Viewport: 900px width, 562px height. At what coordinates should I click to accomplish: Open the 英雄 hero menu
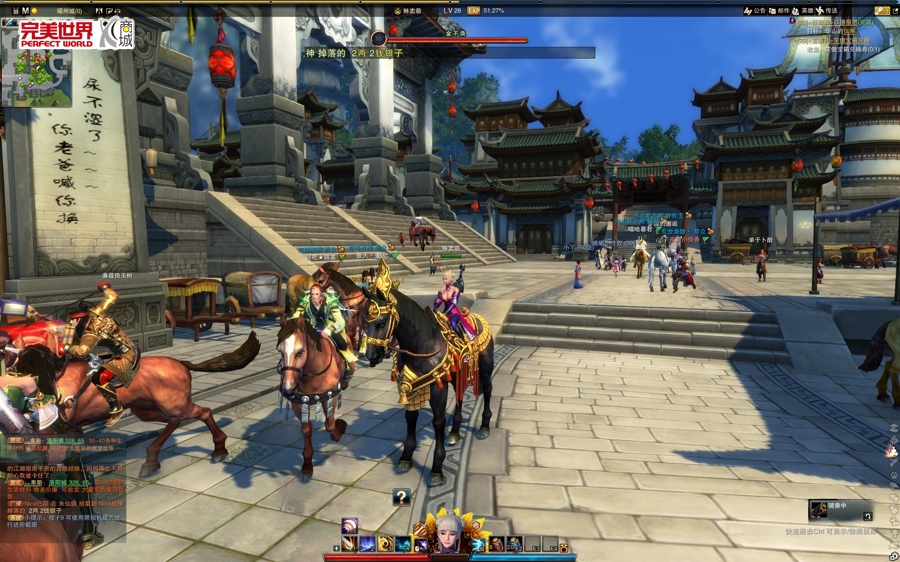coord(802,10)
